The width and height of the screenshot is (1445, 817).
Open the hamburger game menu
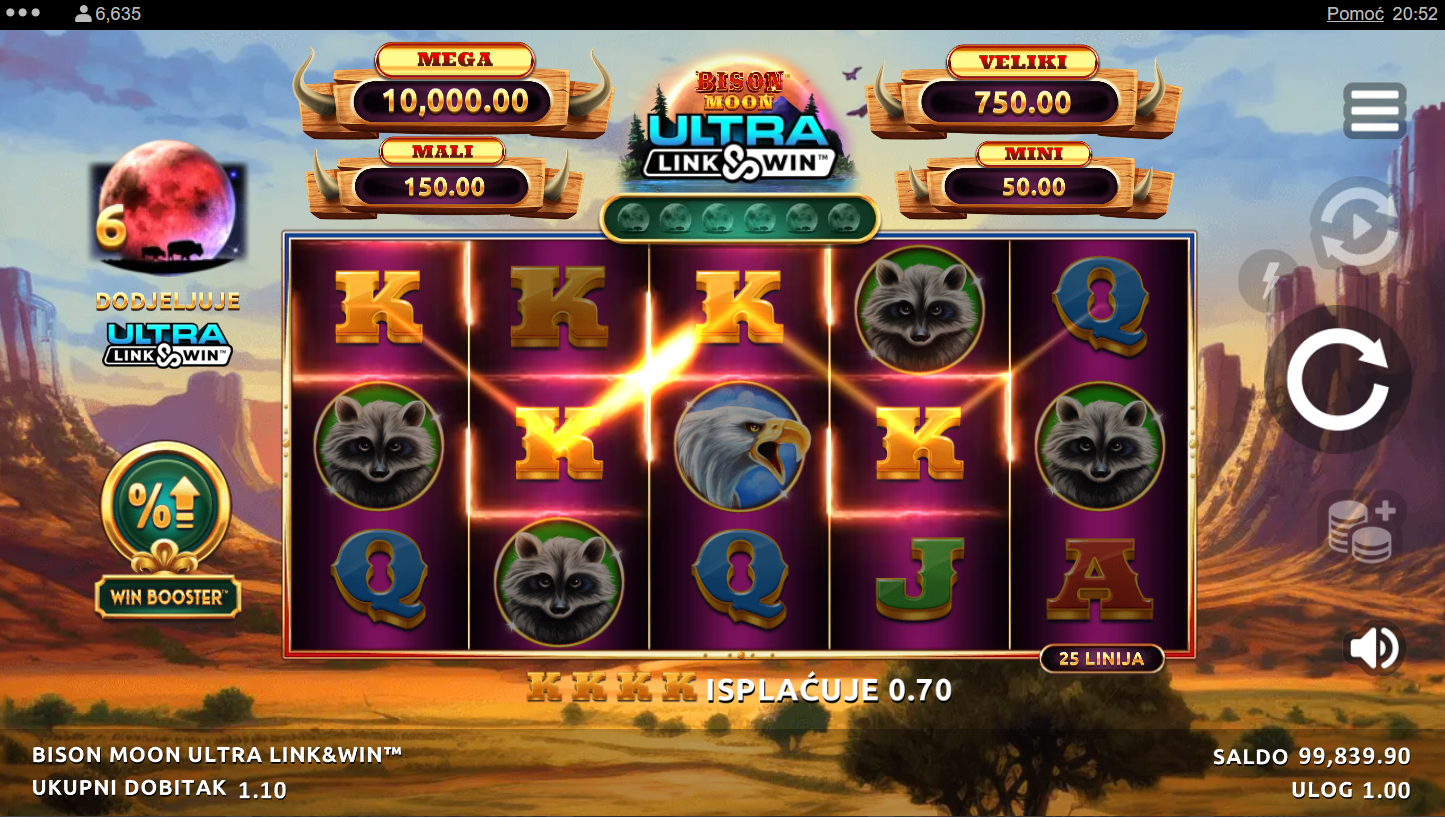pos(1374,110)
